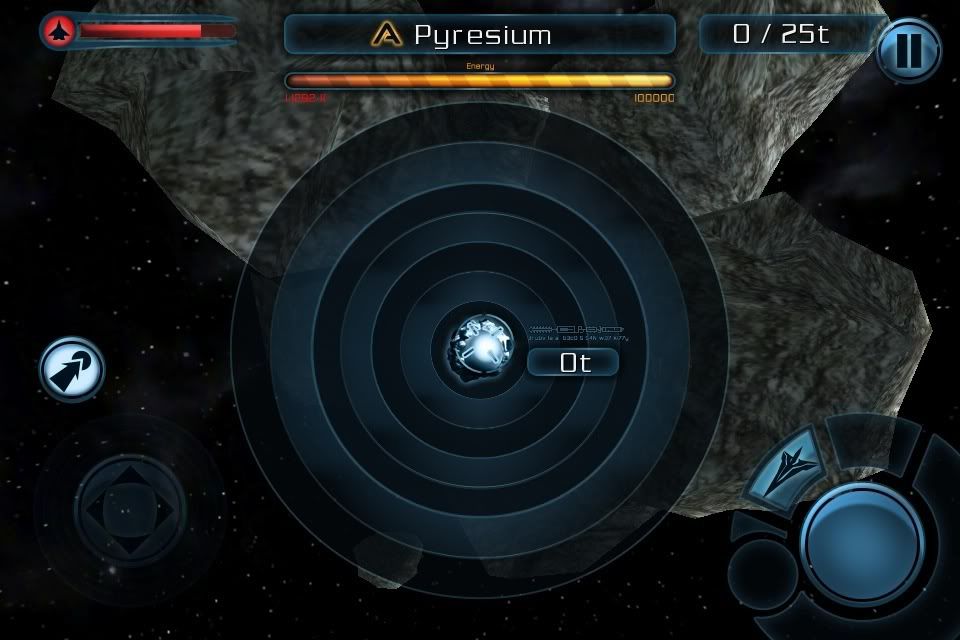The image size is (960, 640).
Task: Tap the curved arrow action button
Action: (x=72, y=370)
